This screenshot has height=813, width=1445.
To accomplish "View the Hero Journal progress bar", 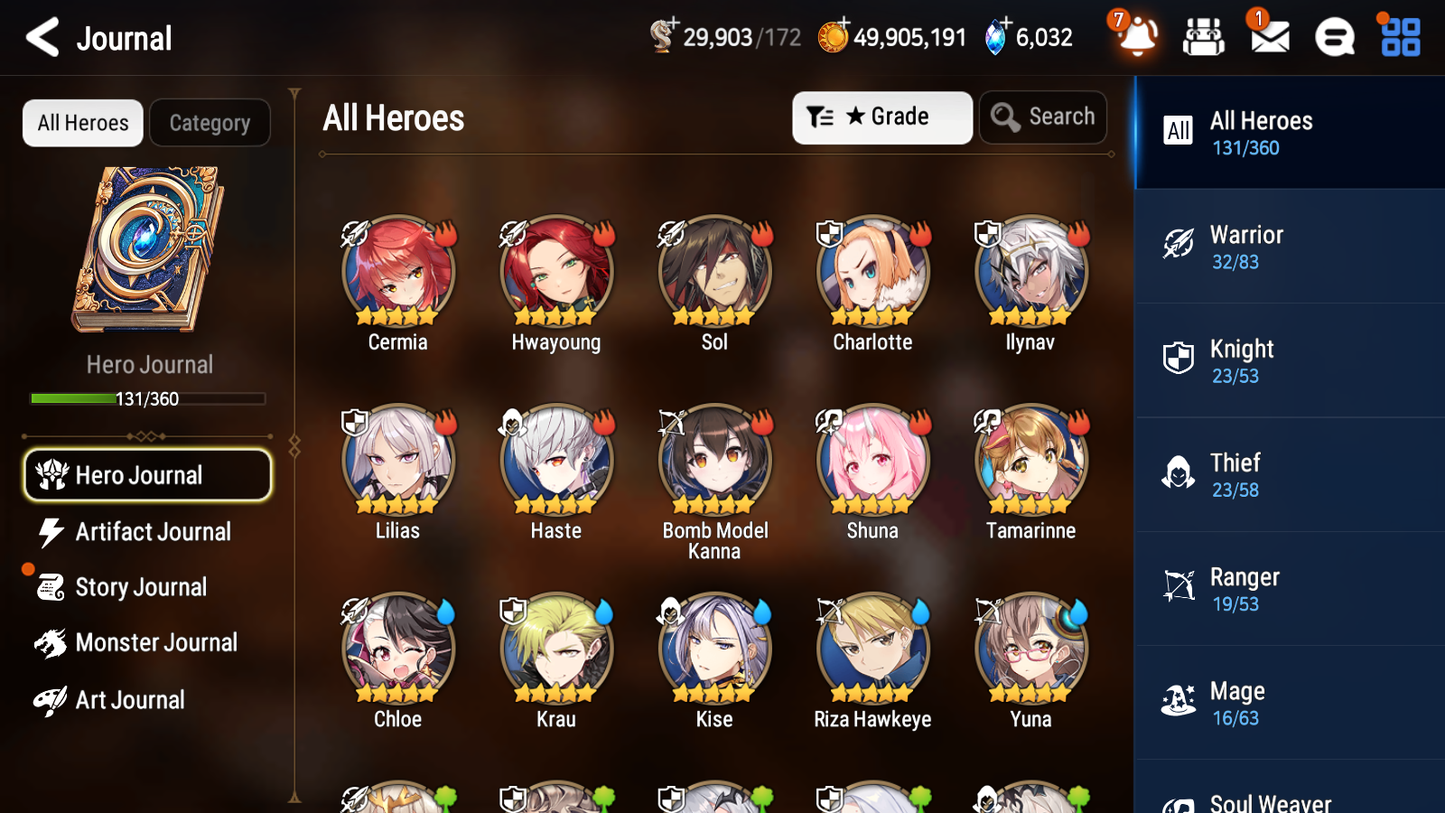I will tap(148, 398).
